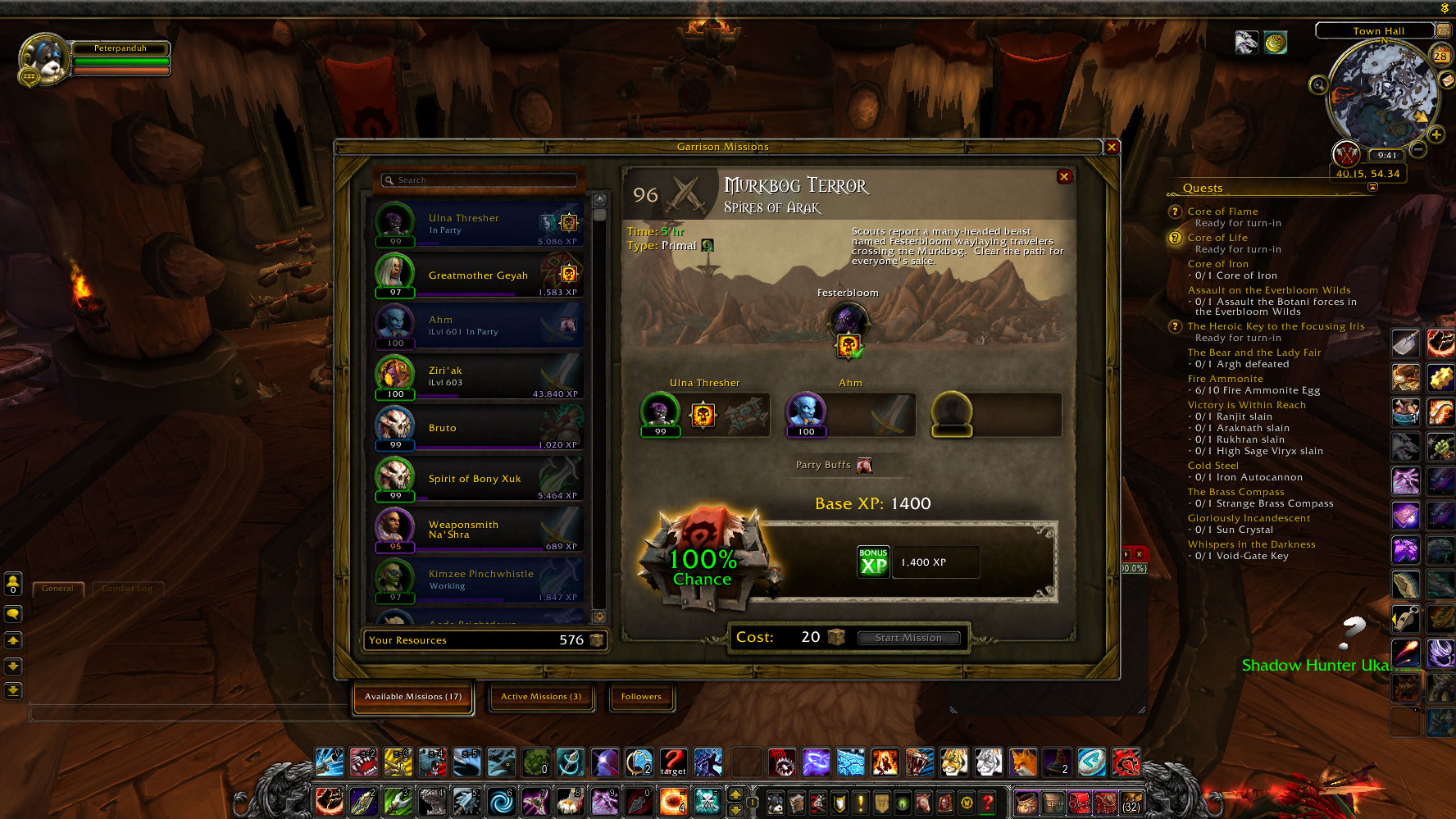Select Spirit of Bony Xuk follower

point(479,479)
